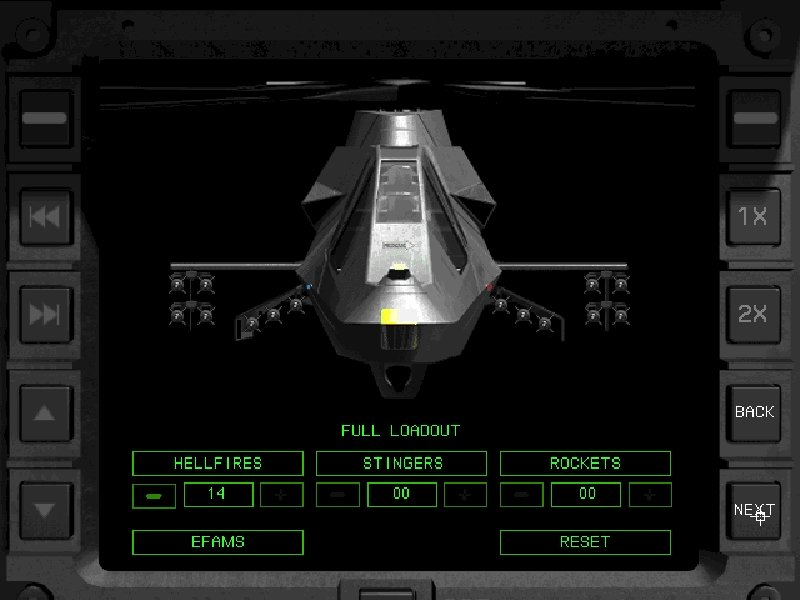The width and height of the screenshot is (800, 600).
Task: Decrease the Rockets count
Action: tap(521, 495)
